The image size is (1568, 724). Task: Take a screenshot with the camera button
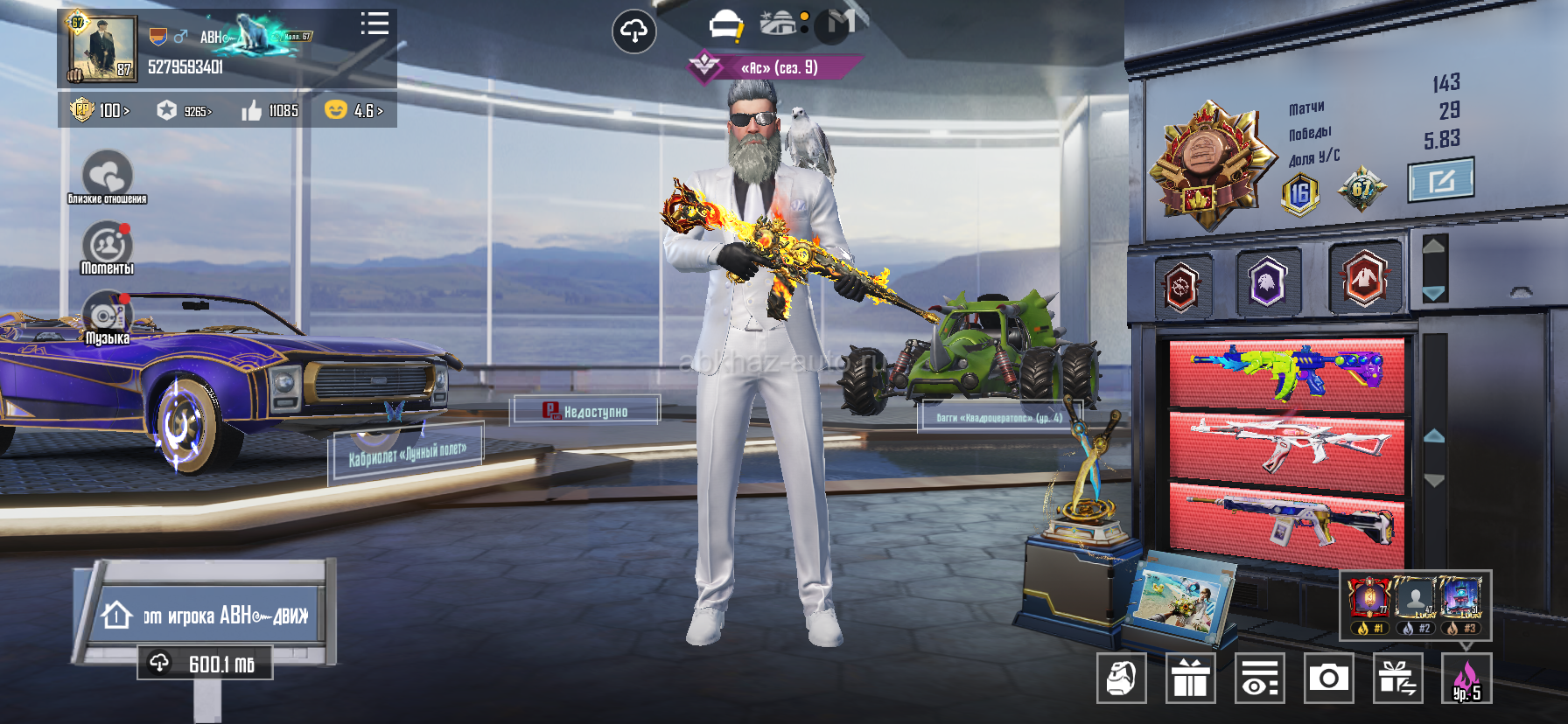click(x=1328, y=678)
